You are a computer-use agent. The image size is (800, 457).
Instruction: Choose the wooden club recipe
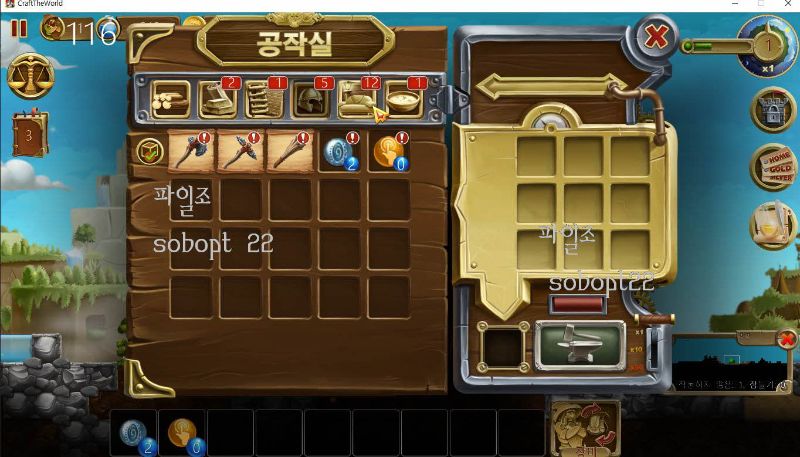click(x=288, y=150)
